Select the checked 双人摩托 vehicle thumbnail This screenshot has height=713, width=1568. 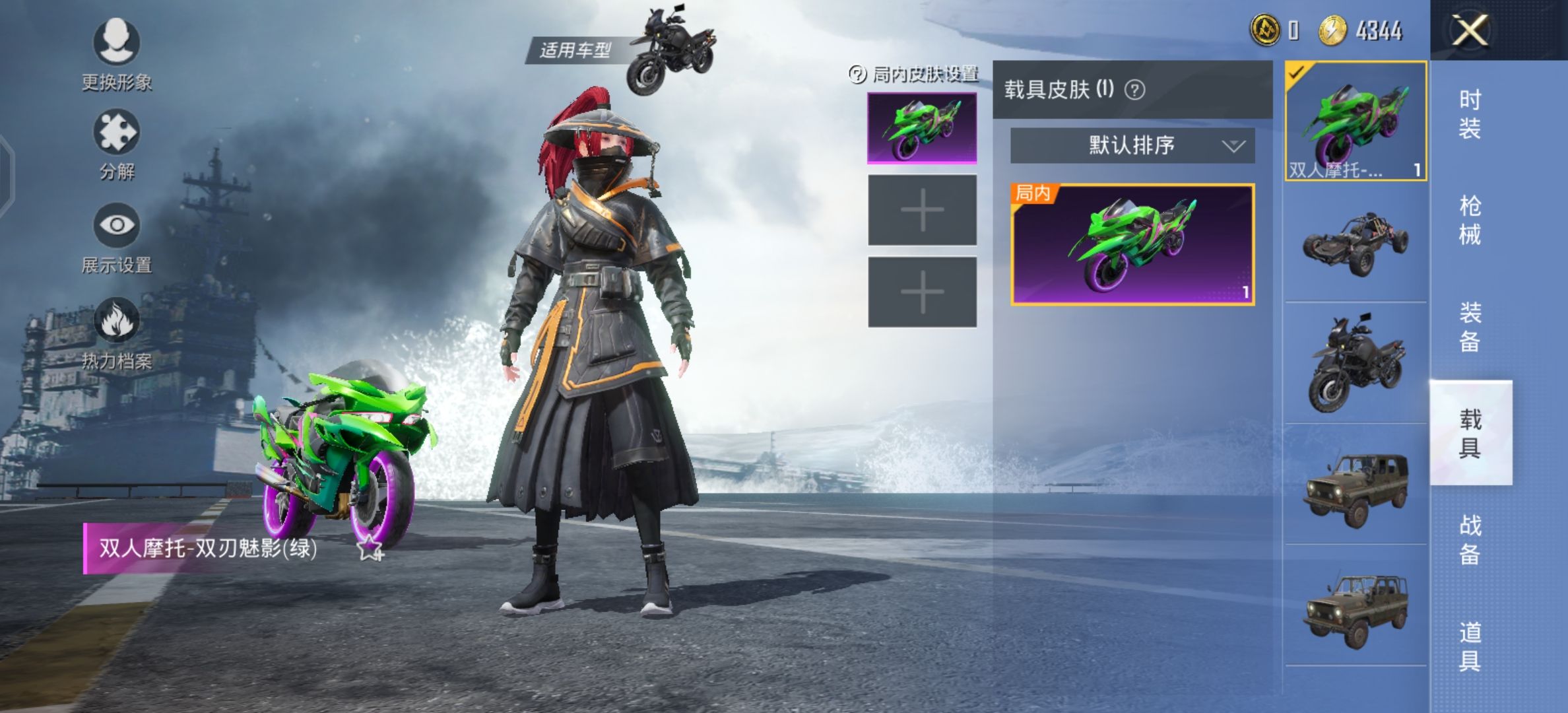pyautogui.click(x=1356, y=121)
